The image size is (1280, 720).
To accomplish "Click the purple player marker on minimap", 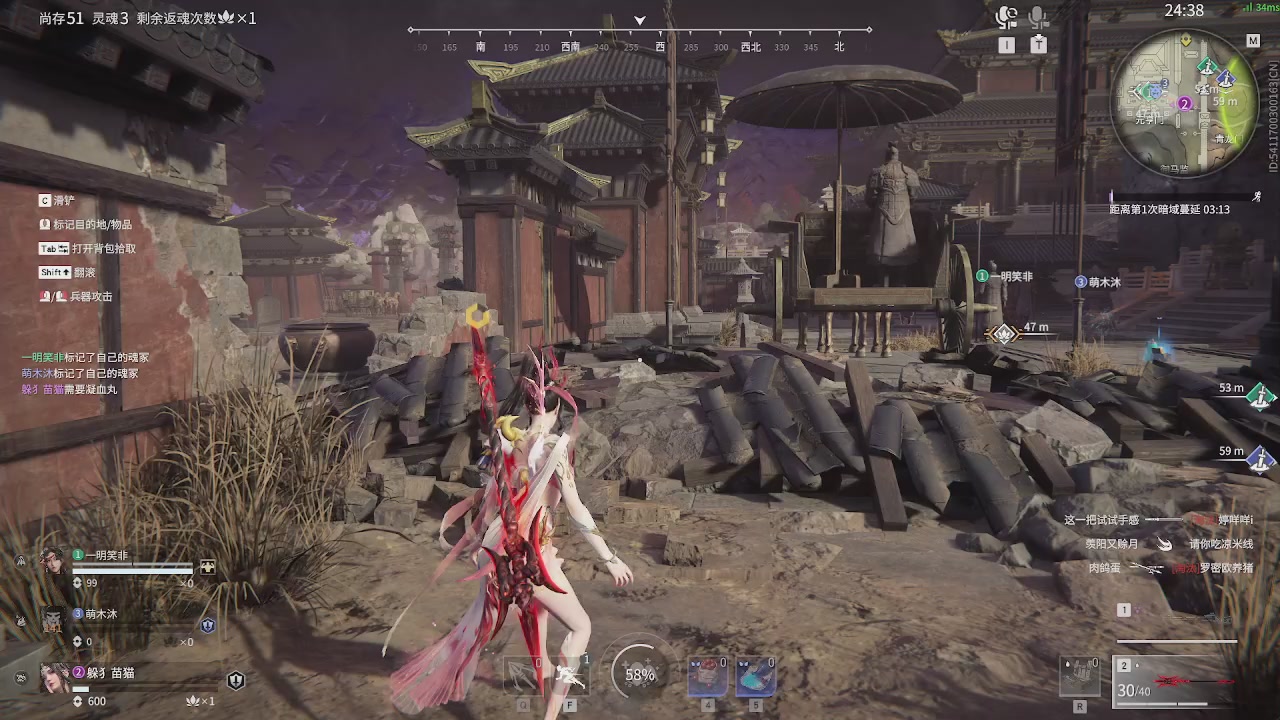I will click(1184, 103).
